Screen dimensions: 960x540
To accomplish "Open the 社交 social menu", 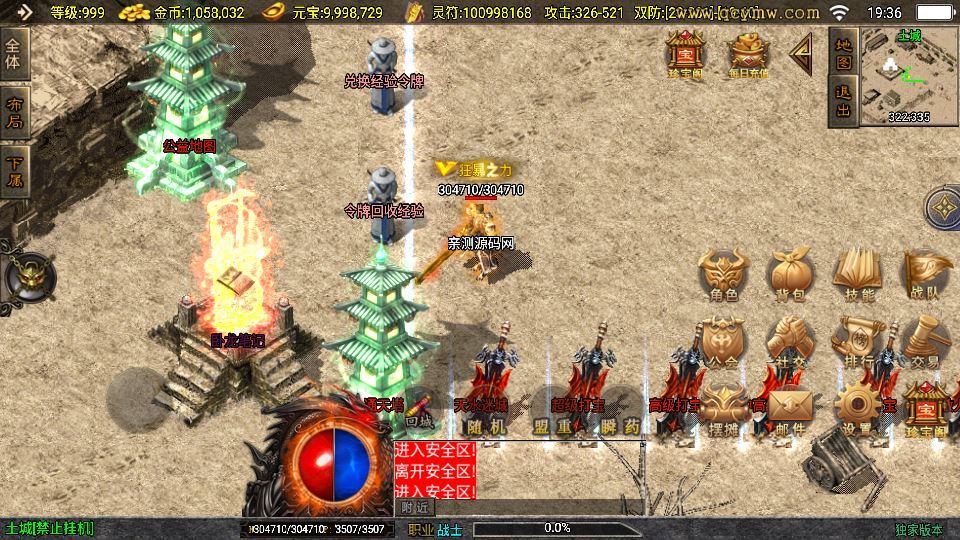I will 790,340.
